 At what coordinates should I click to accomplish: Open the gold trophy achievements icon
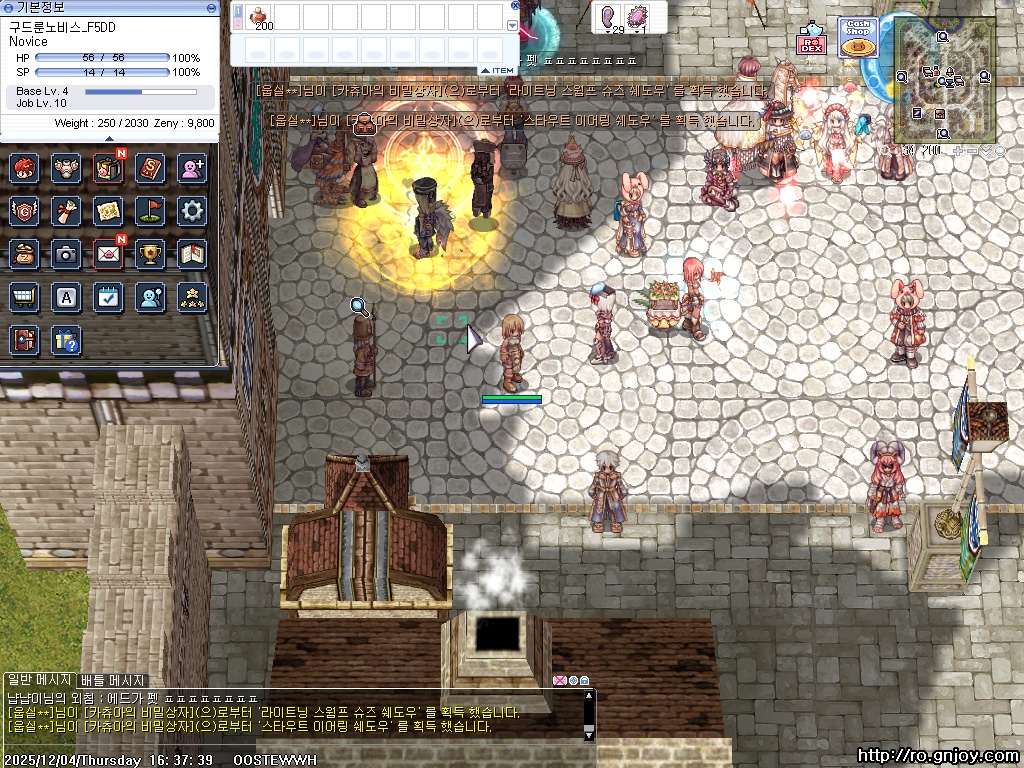[150, 254]
